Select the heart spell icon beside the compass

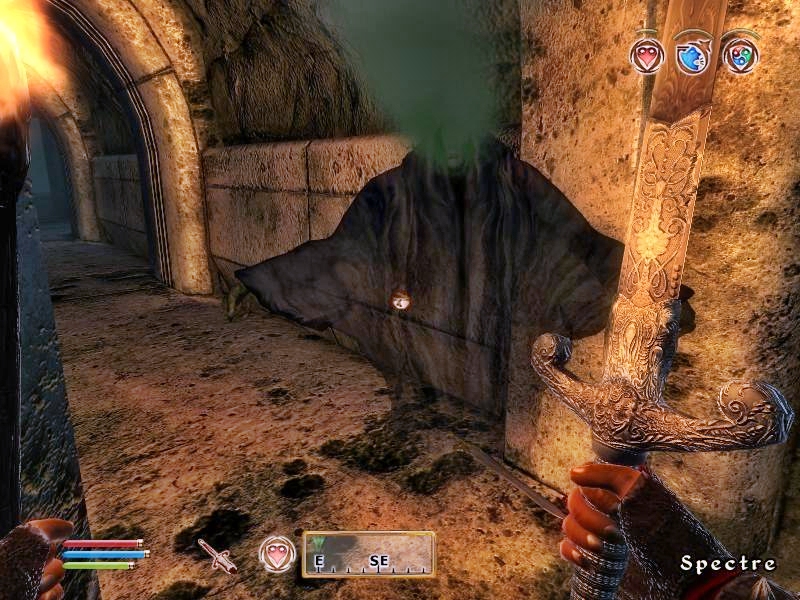tap(277, 554)
